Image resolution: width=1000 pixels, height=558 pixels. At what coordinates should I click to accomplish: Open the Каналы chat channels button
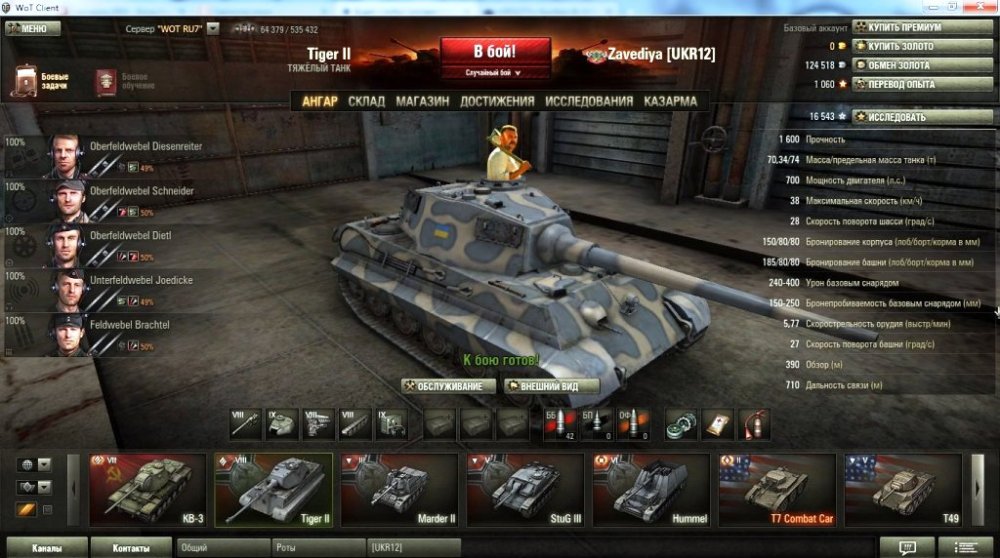click(45, 548)
